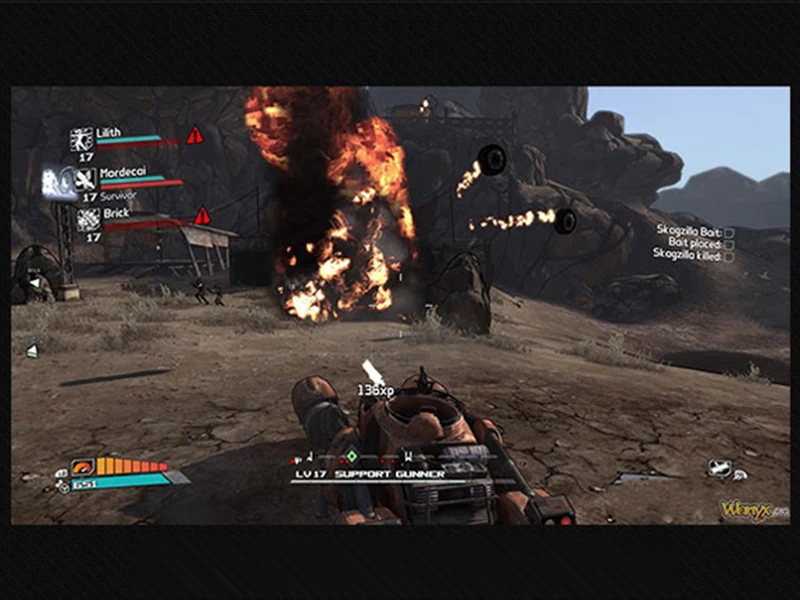Tick the Skagzilla killed objective checkbox
The height and width of the screenshot is (600, 800).
point(729,257)
